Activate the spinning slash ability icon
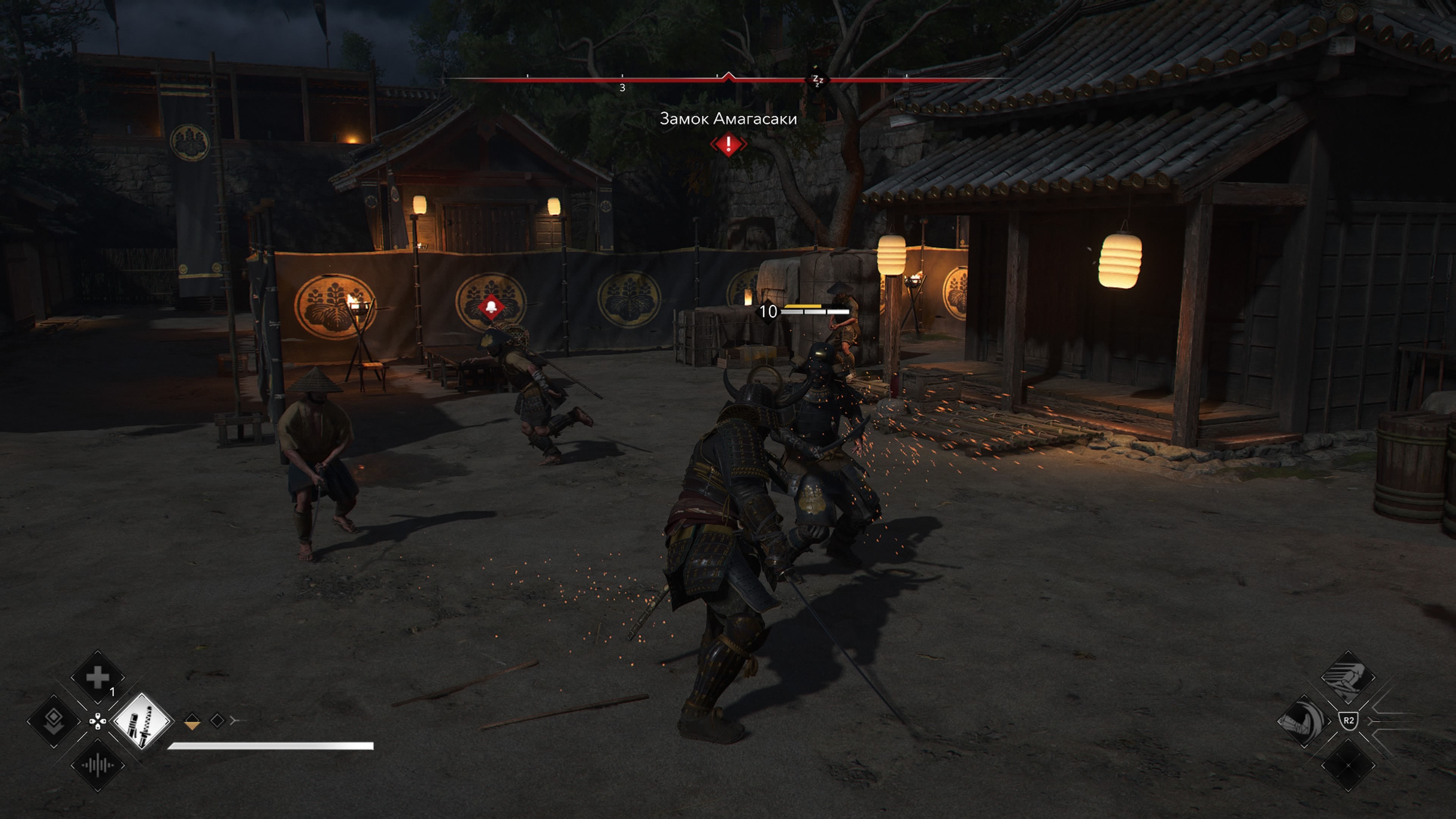 point(1304,721)
